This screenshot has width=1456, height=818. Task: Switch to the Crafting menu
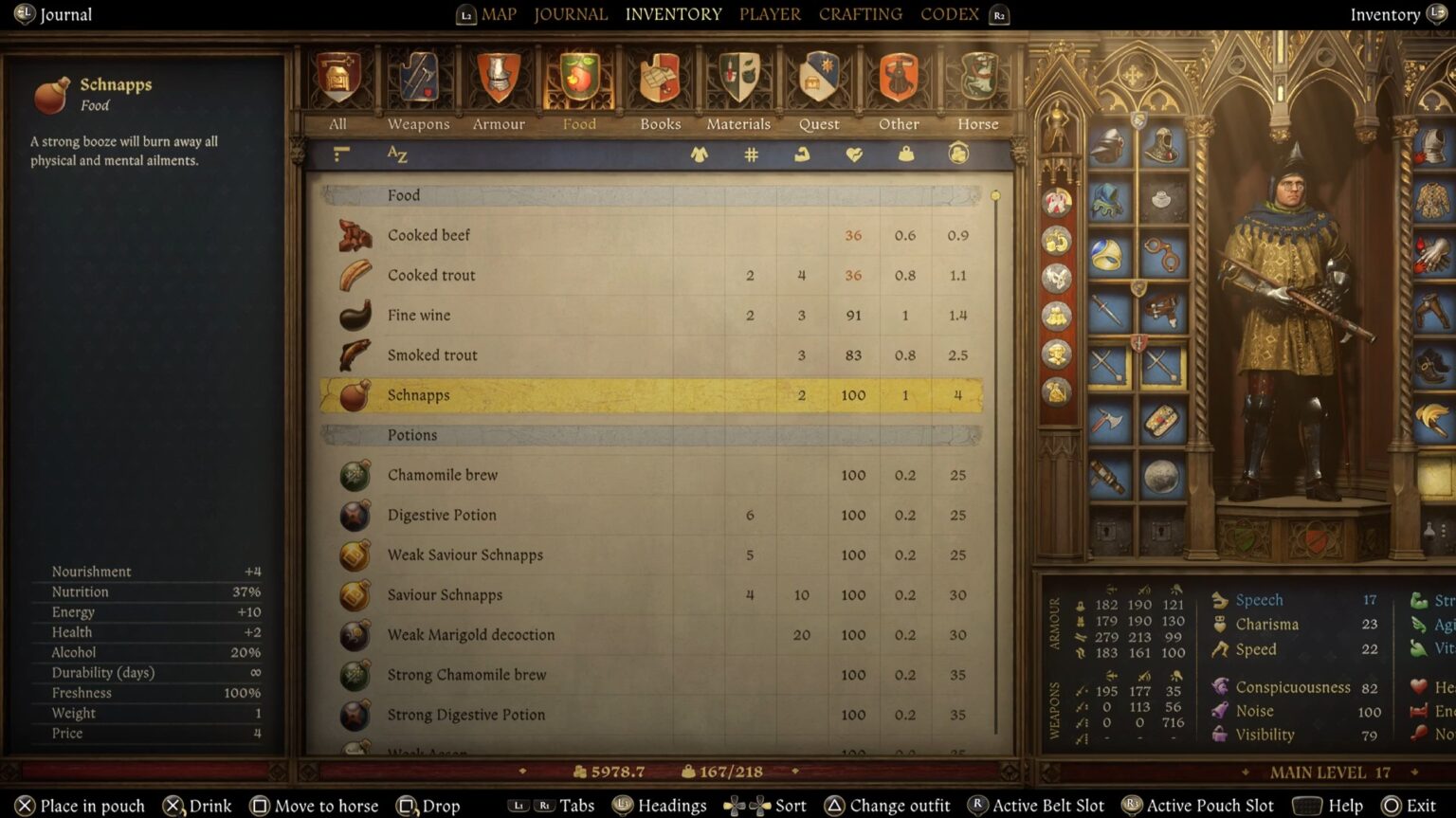(860, 14)
